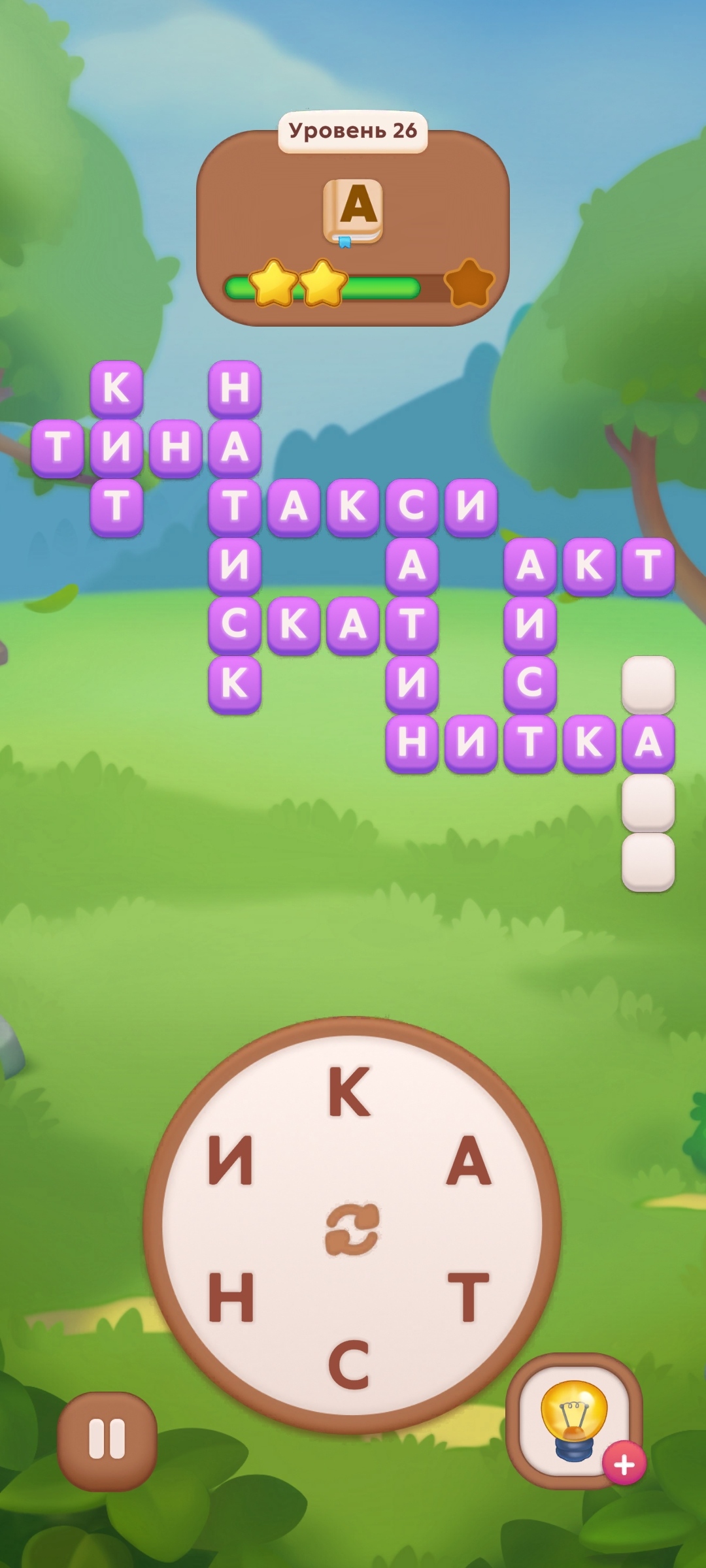
Task: Choose letter Т on the wheel
Action: pos(468,1297)
